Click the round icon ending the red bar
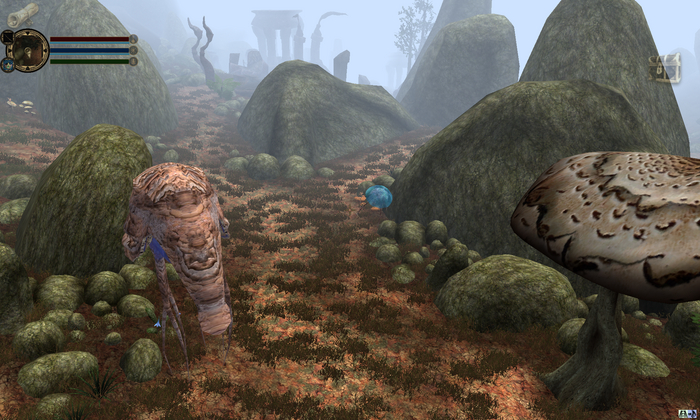 [134, 39]
